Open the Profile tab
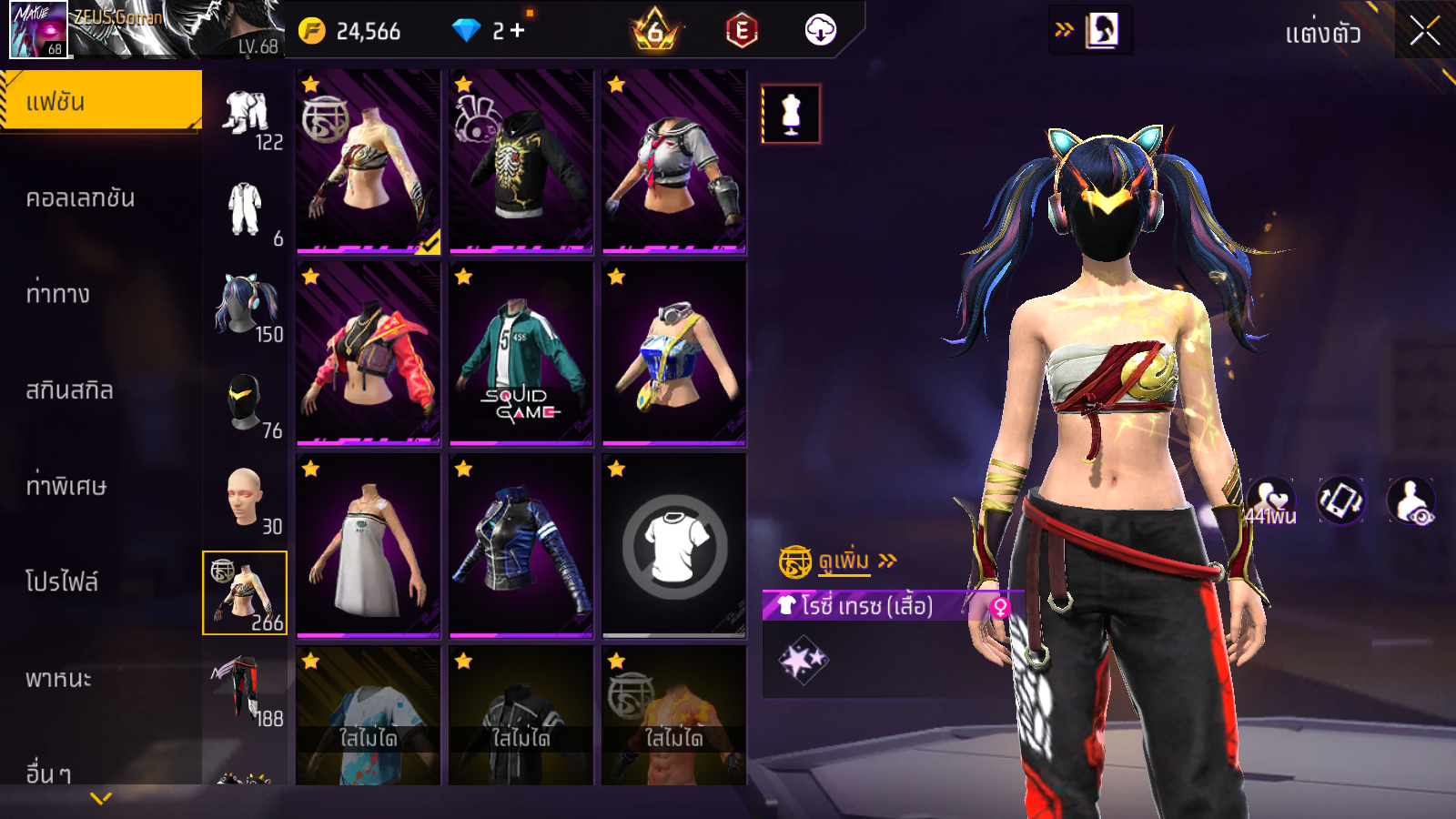This screenshot has height=819, width=1456. [x=61, y=581]
